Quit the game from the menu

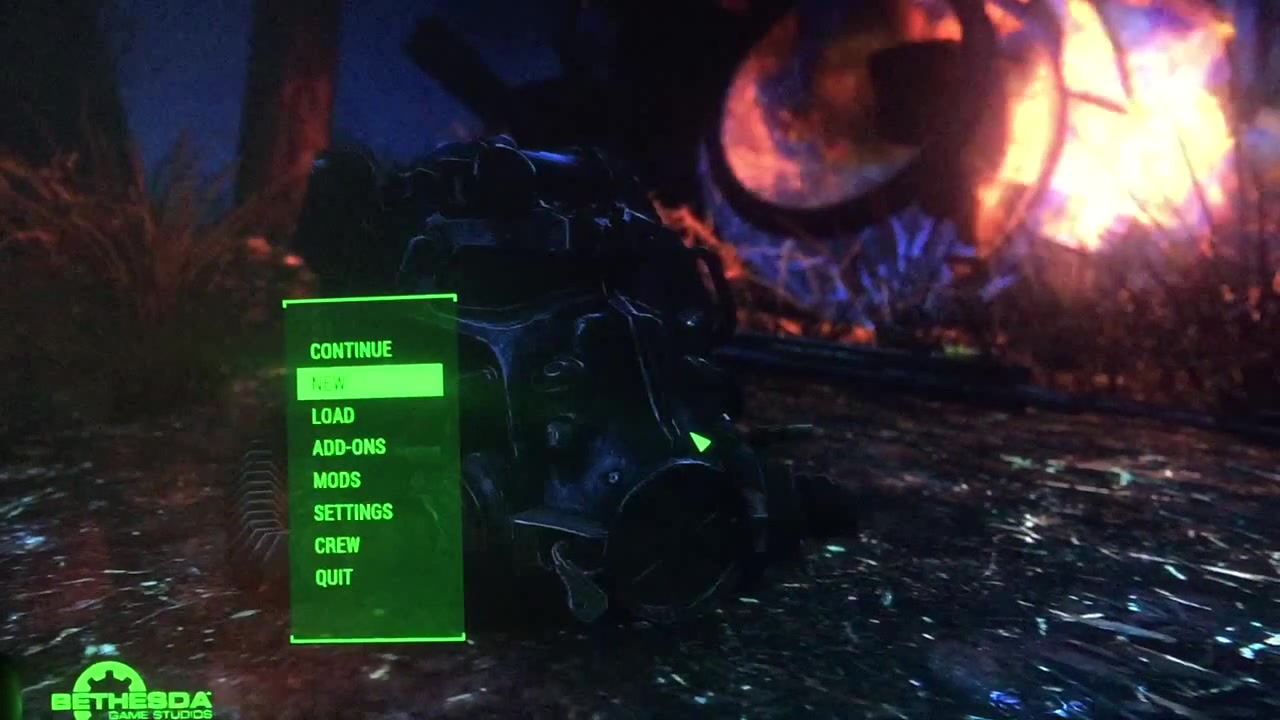[x=334, y=577]
